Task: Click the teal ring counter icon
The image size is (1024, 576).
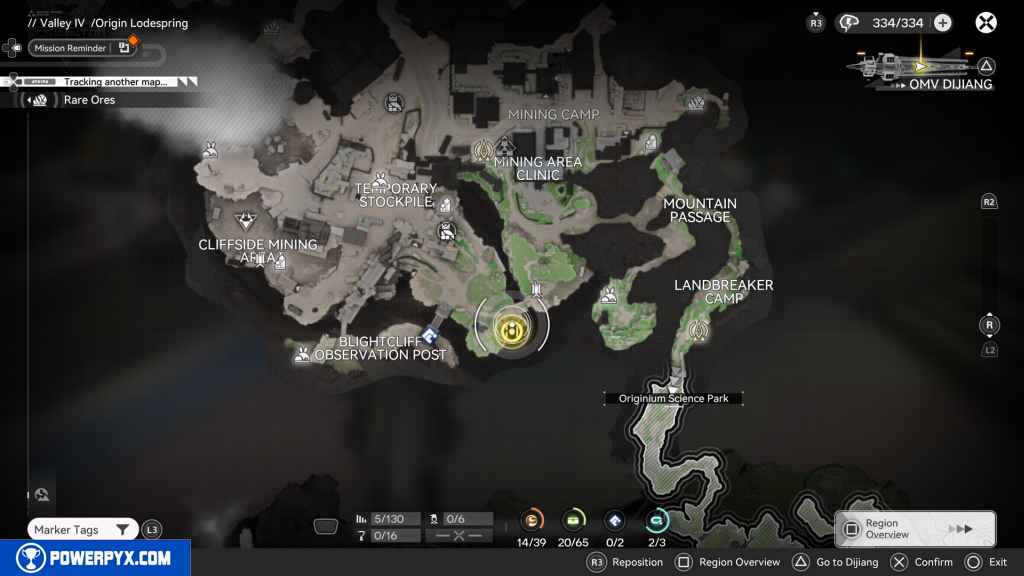Action: tap(657, 520)
